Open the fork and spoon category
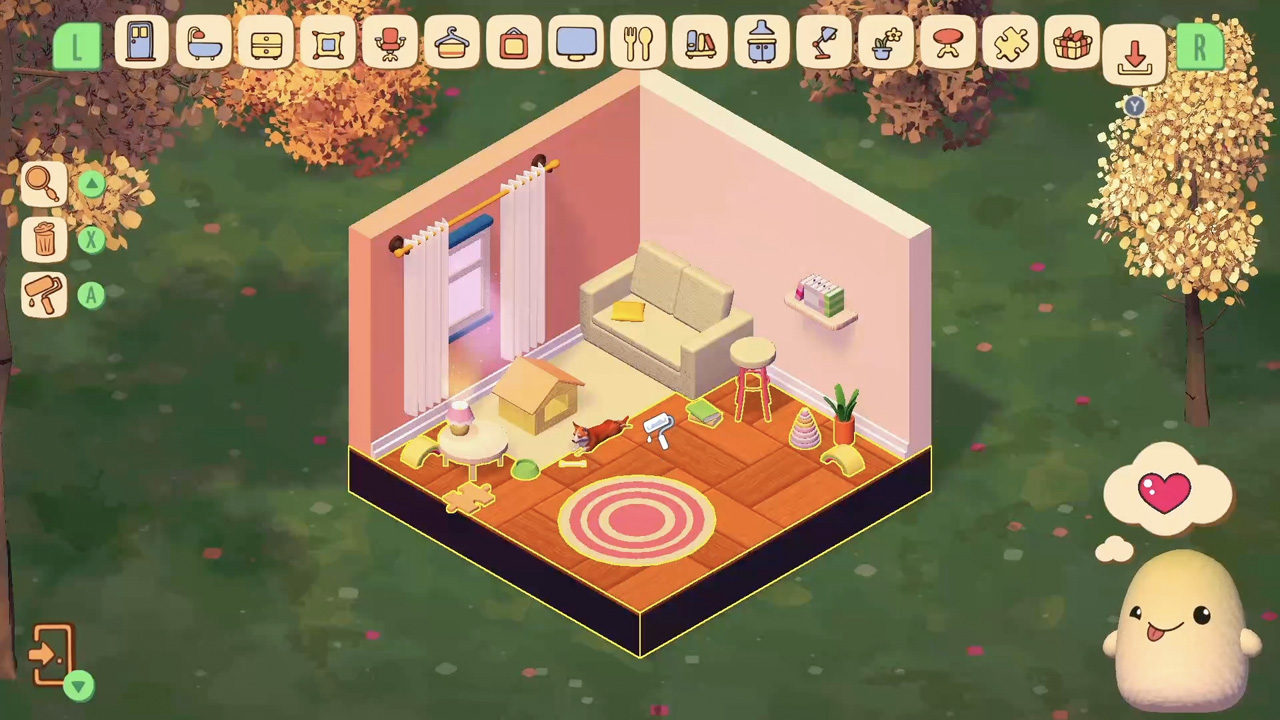Image resolution: width=1280 pixels, height=720 pixels. pyautogui.click(x=638, y=43)
